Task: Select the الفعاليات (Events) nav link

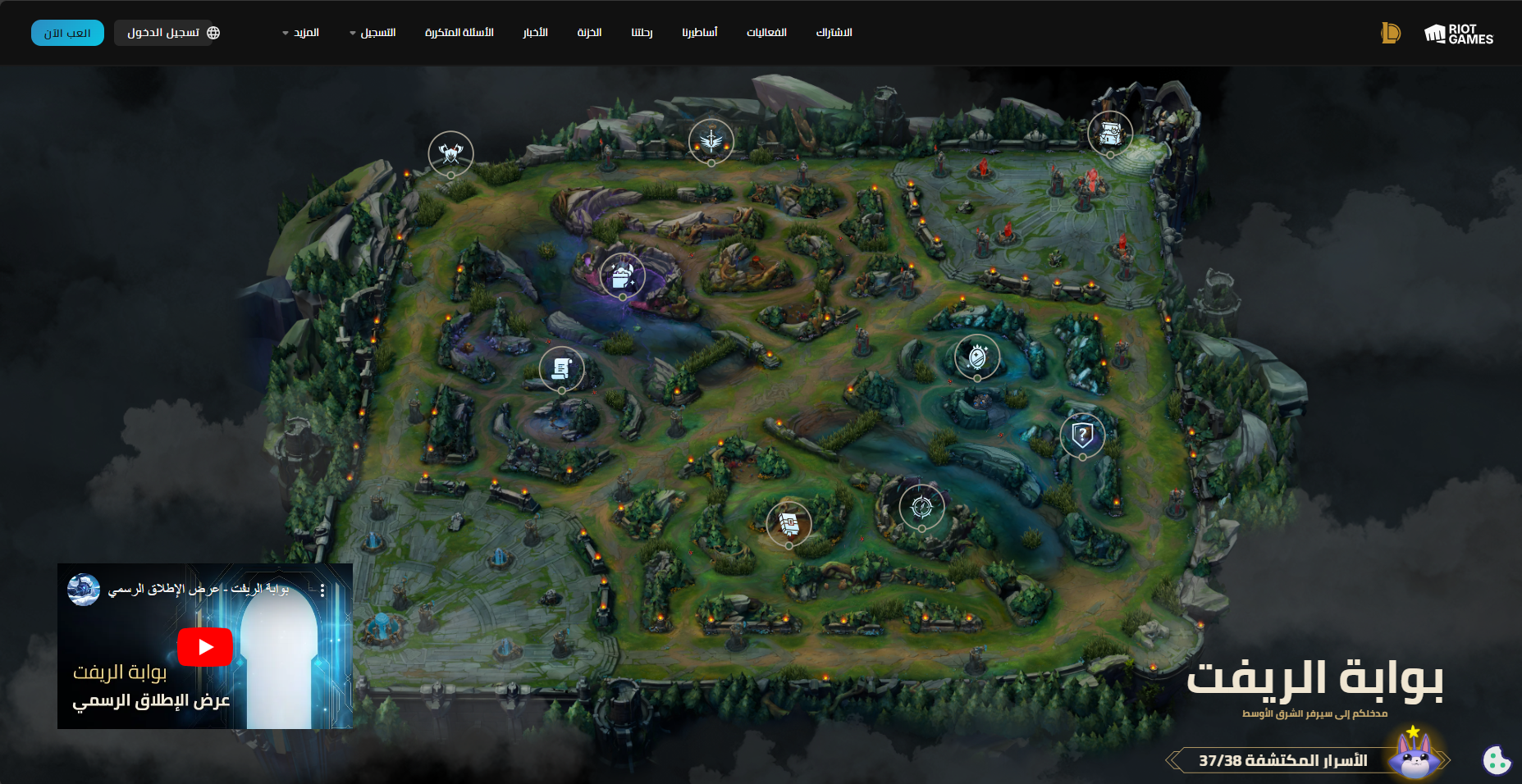Action: tap(766, 33)
